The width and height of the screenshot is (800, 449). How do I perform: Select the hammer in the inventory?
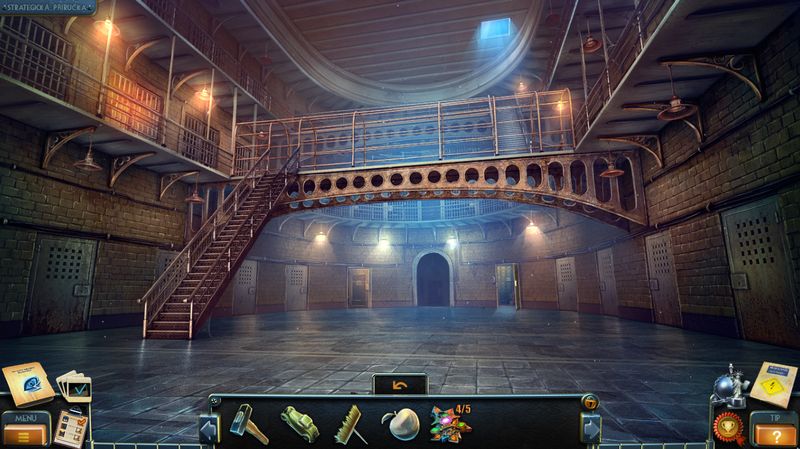[247, 423]
